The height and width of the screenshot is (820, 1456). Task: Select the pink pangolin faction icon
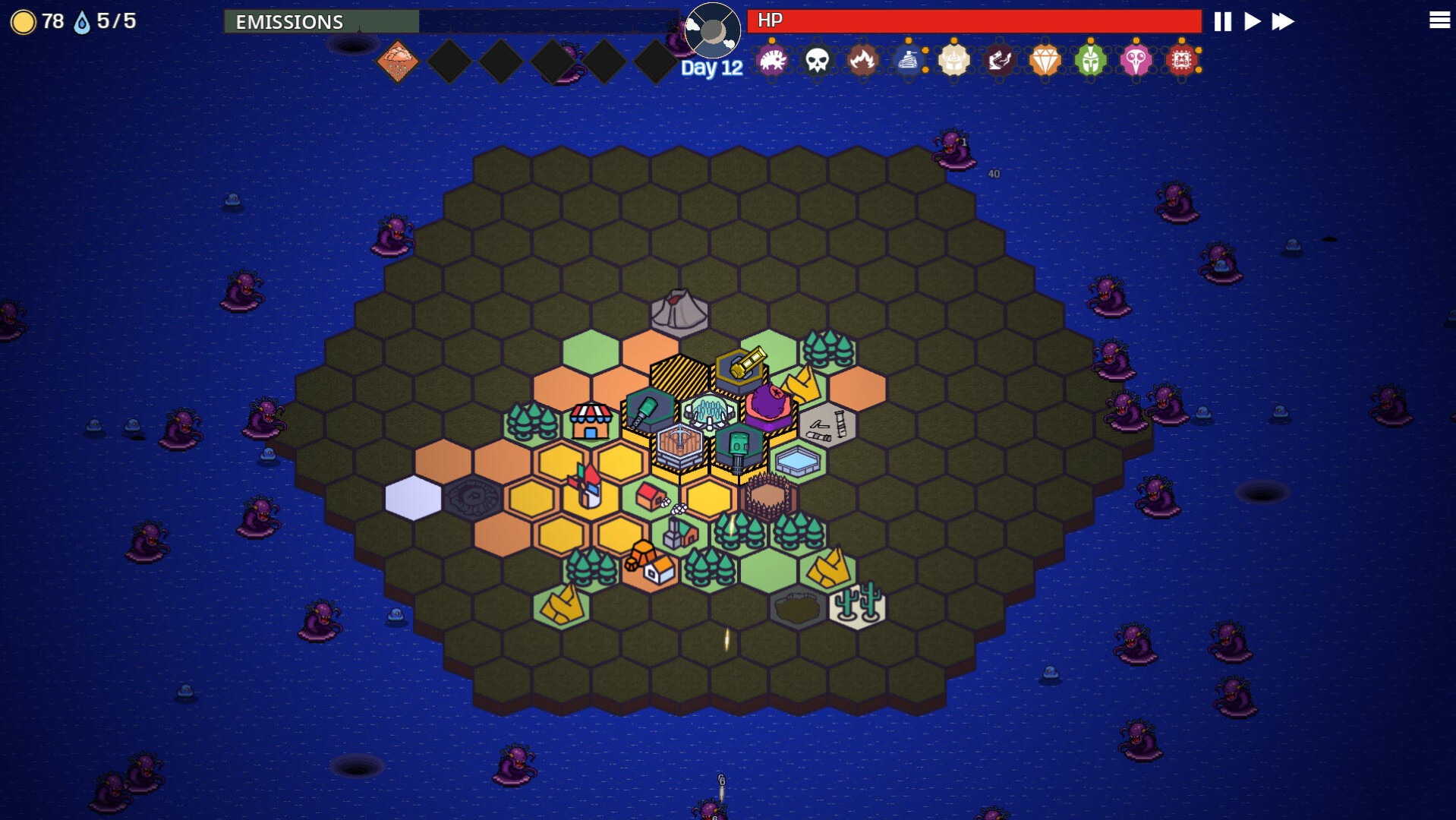(x=773, y=61)
